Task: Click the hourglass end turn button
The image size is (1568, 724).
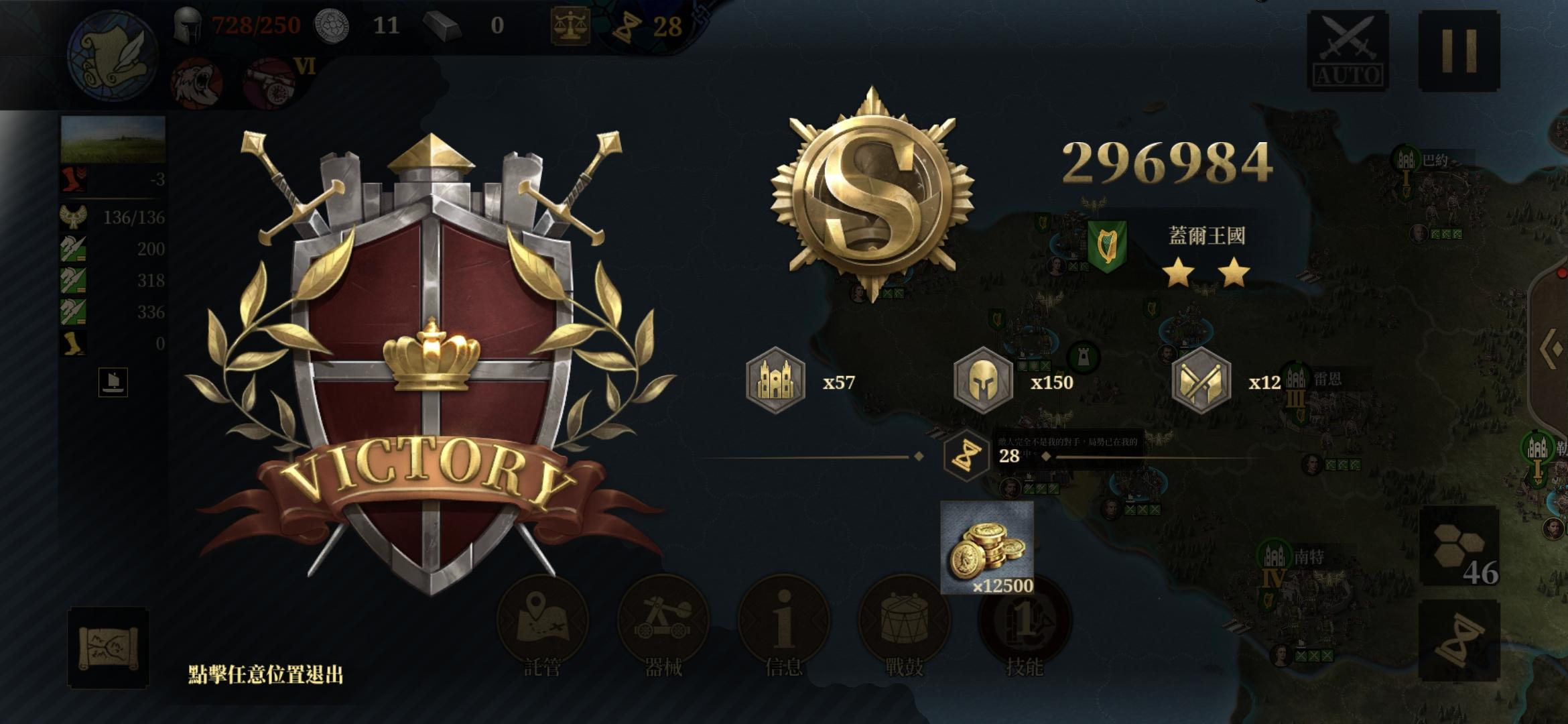Action: tap(1459, 641)
